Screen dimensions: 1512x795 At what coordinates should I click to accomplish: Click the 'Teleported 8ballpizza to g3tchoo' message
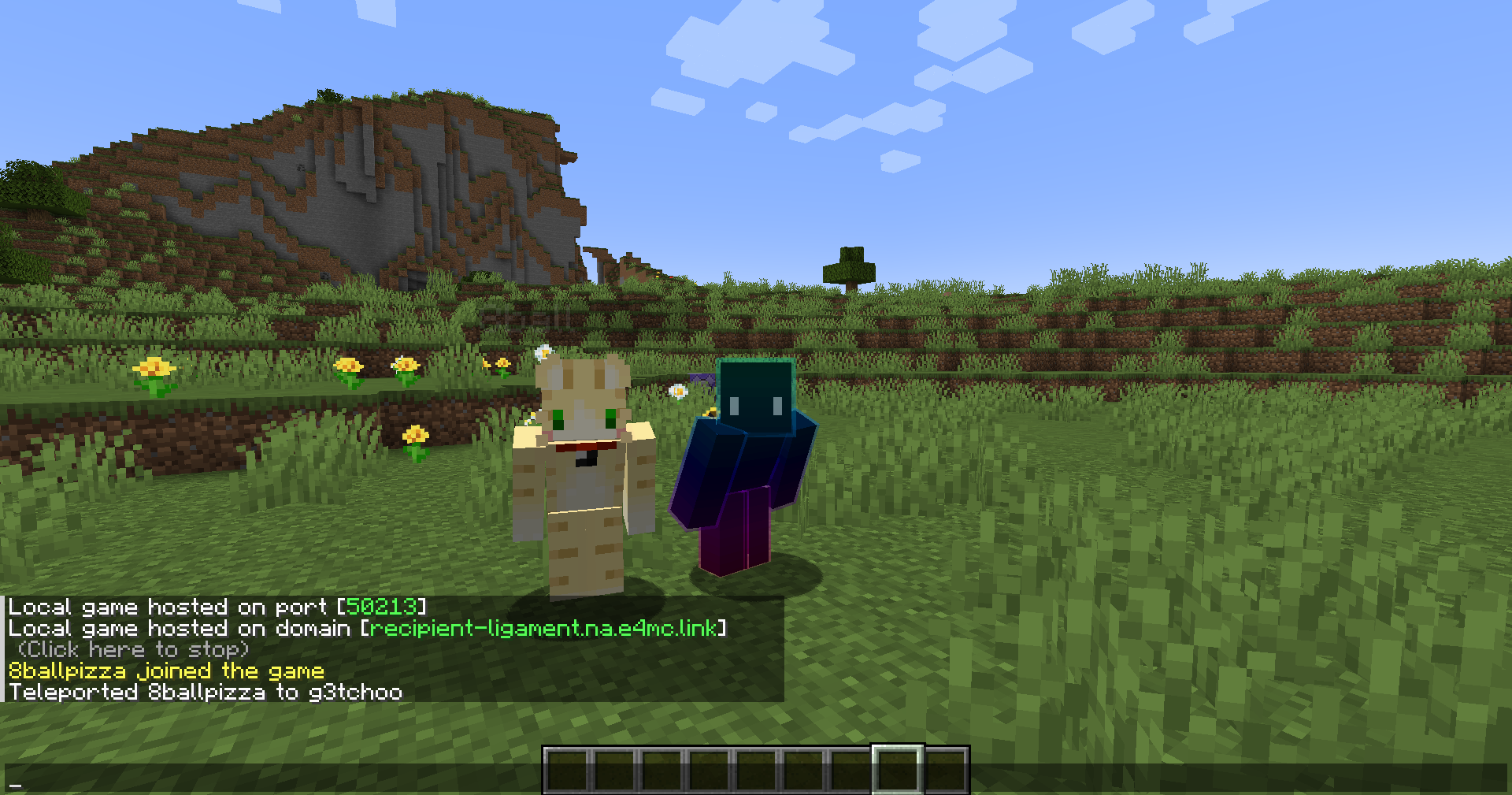[205, 692]
